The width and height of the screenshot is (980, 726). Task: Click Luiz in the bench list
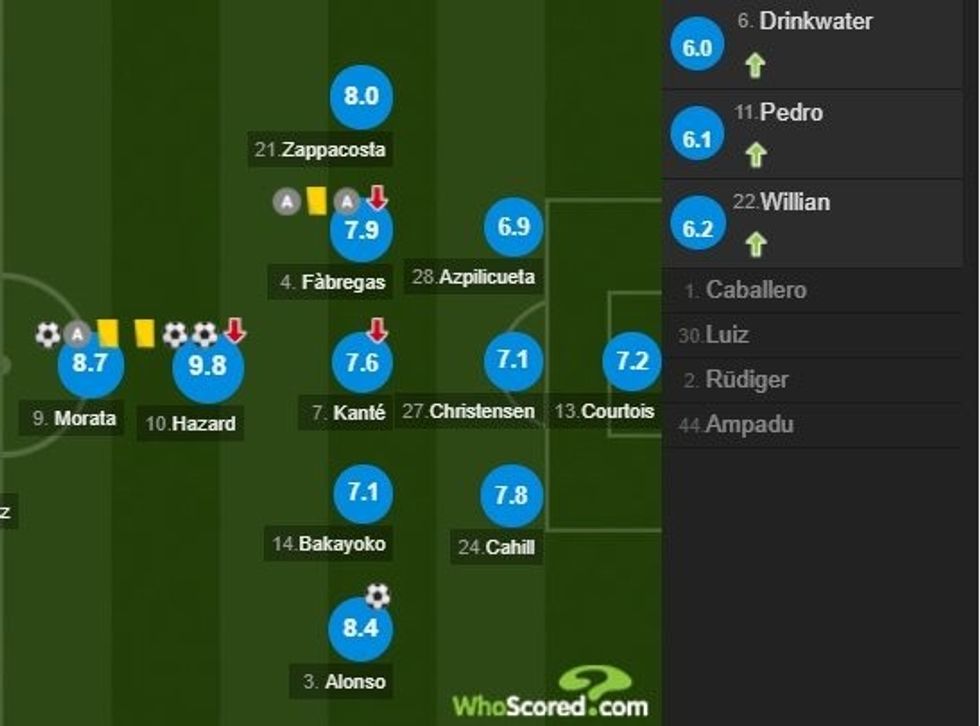[x=726, y=335]
